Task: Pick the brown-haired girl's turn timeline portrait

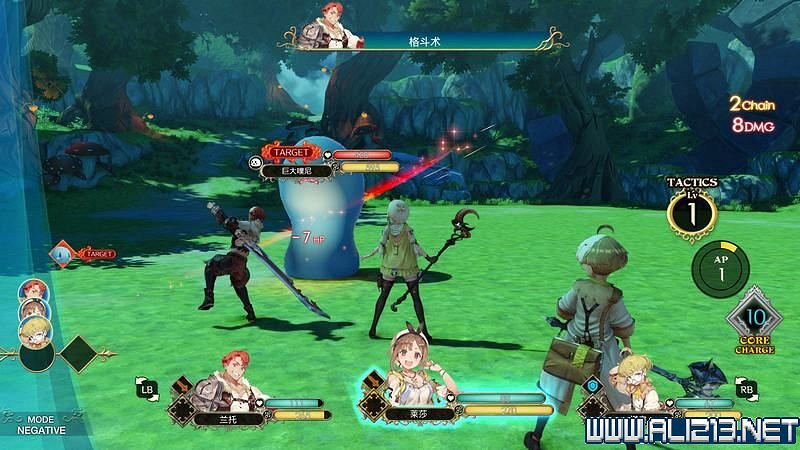Action: point(30,312)
